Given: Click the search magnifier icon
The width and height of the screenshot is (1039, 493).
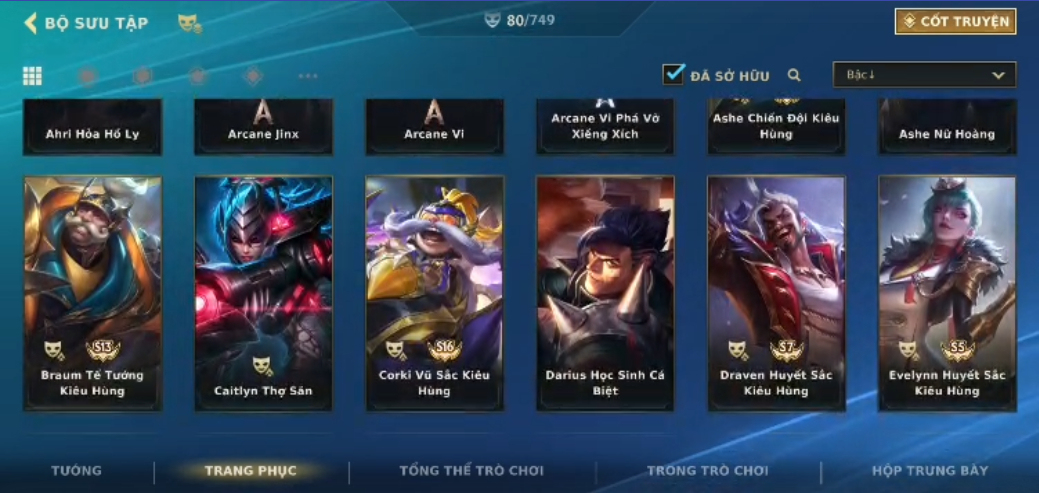Looking at the screenshot, I should [x=794, y=75].
